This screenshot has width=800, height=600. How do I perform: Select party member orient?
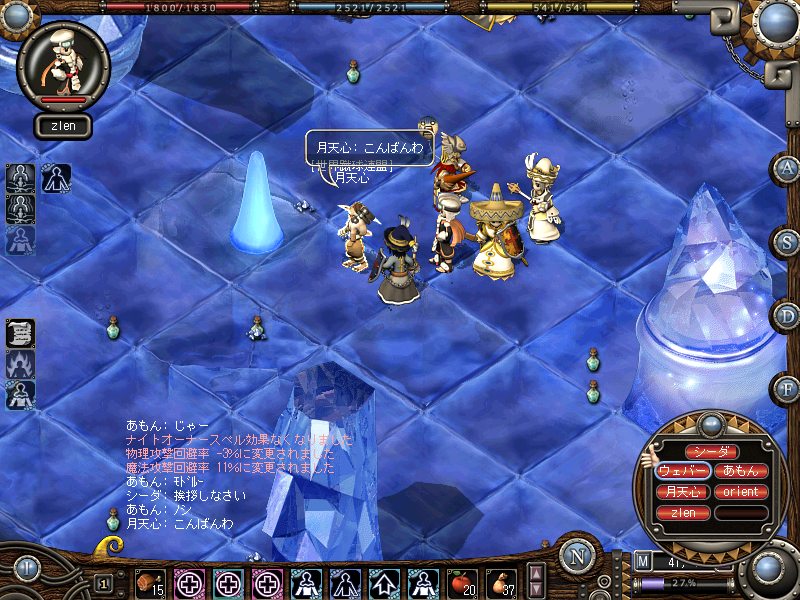pyautogui.click(x=742, y=492)
